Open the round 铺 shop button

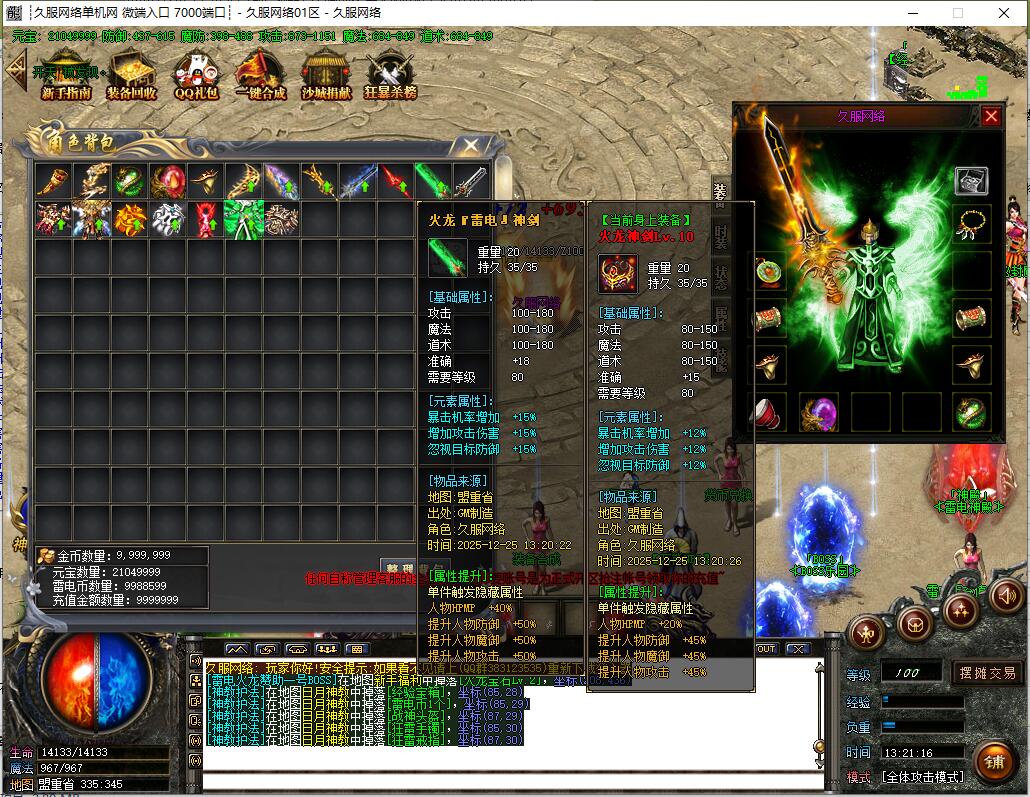tap(992, 762)
